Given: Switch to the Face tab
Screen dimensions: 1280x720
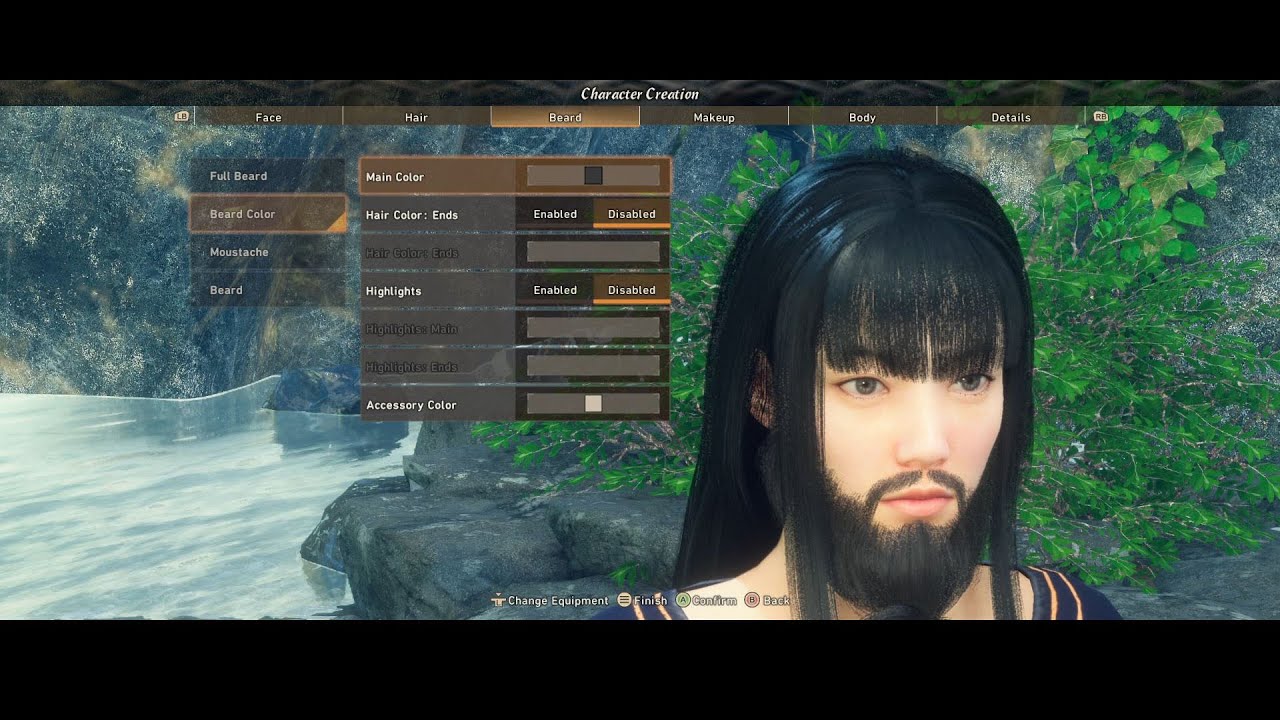Looking at the screenshot, I should [x=267, y=117].
